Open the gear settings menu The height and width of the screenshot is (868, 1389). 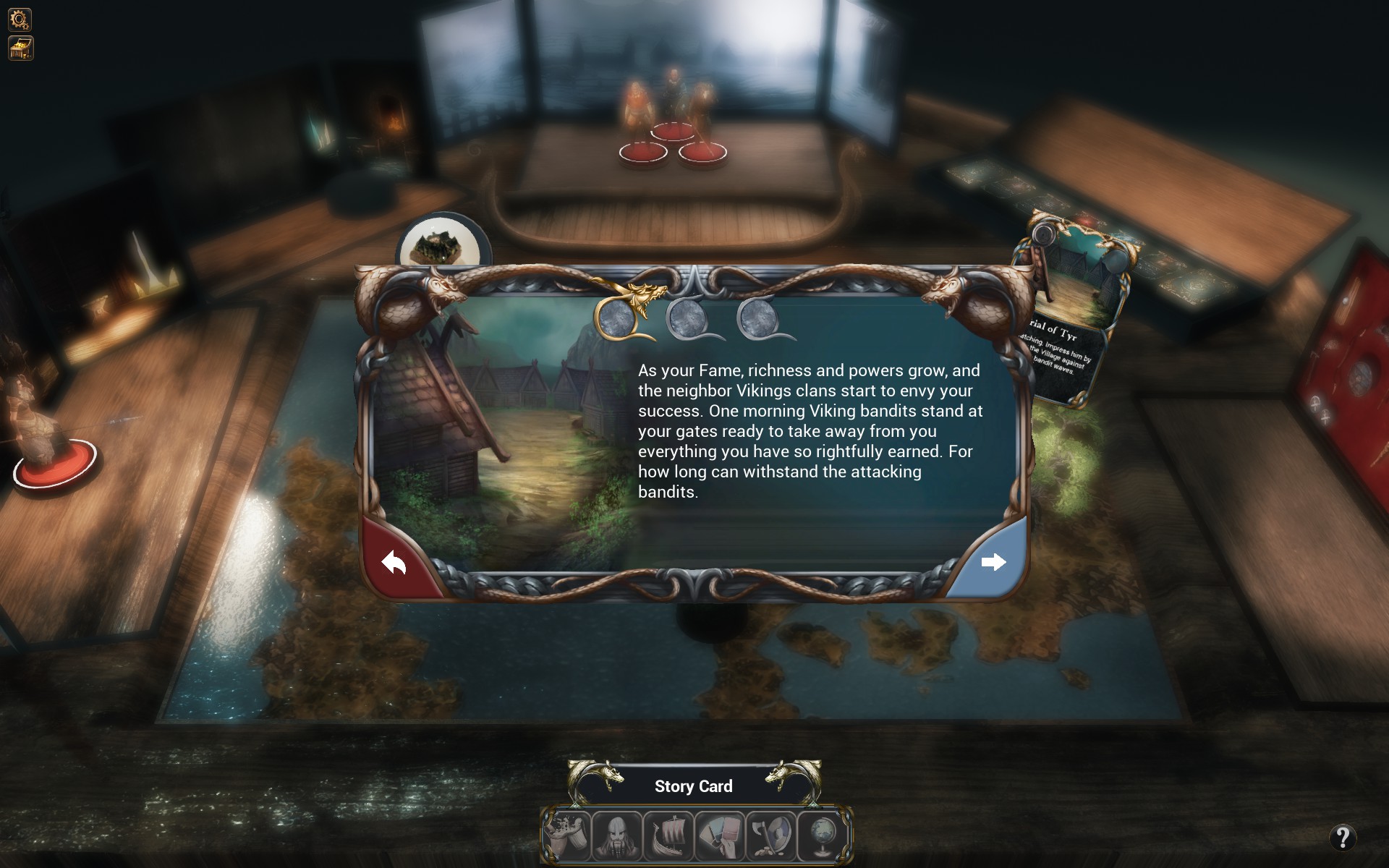20,19
